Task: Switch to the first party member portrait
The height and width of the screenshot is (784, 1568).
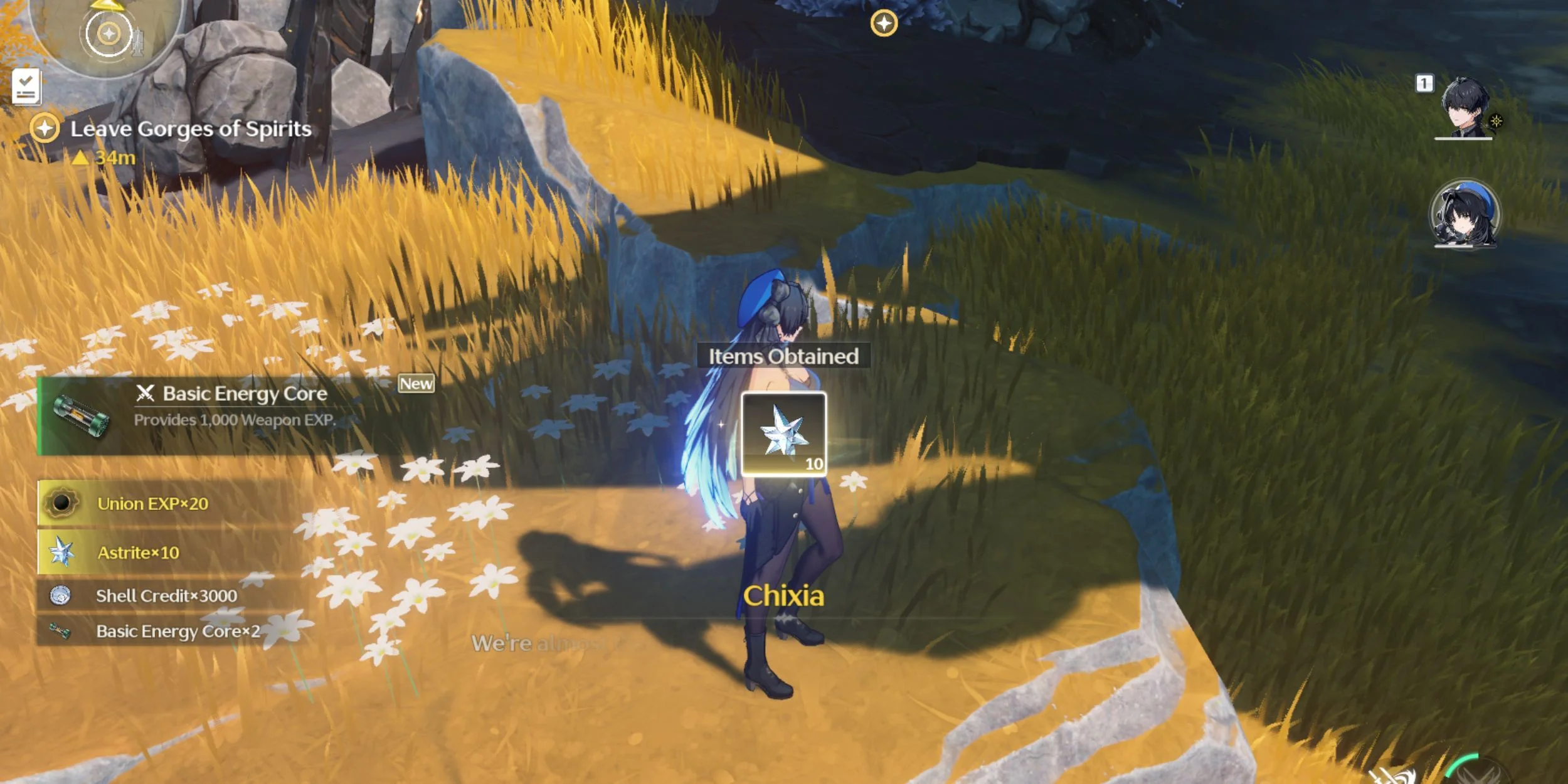Action: point(1464,108)
